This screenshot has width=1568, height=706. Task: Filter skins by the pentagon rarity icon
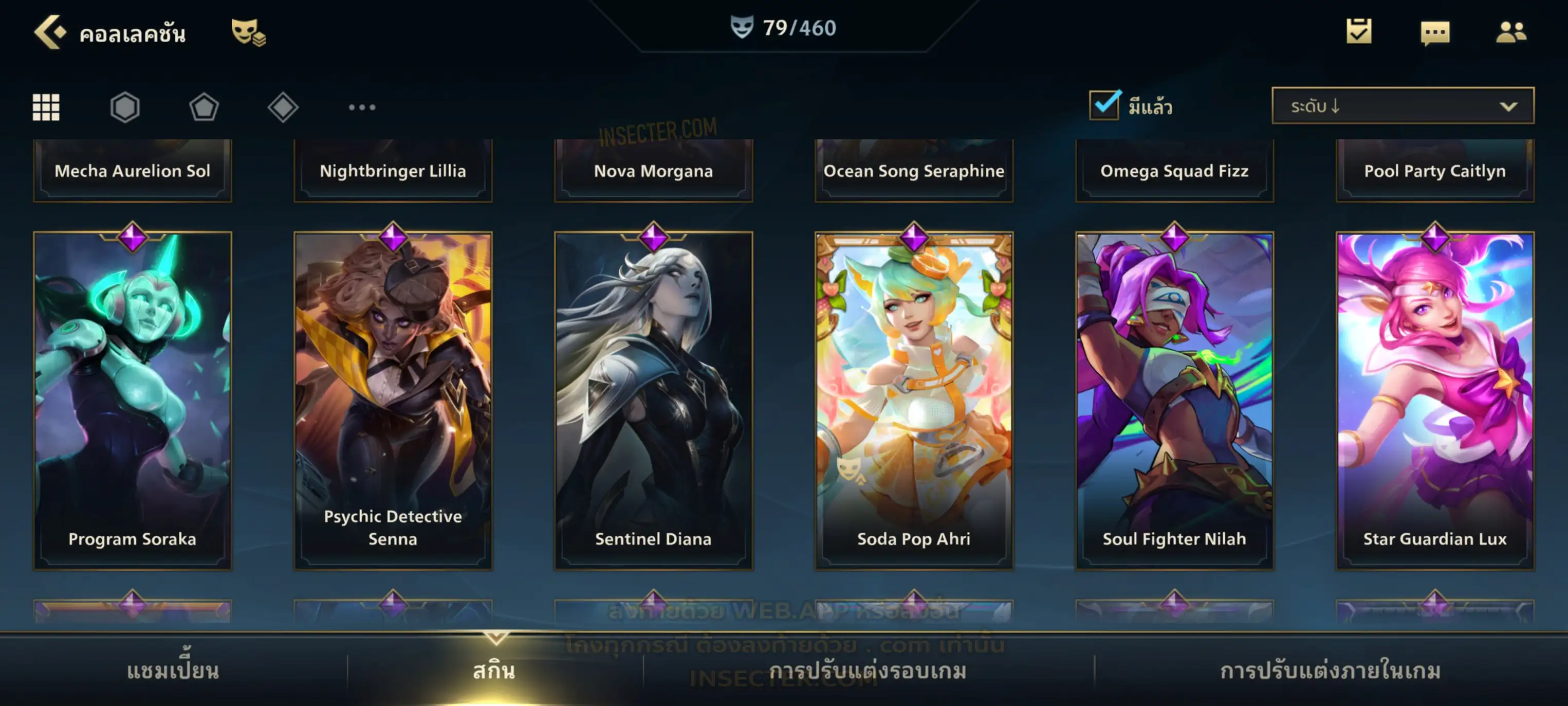point(204,107)
